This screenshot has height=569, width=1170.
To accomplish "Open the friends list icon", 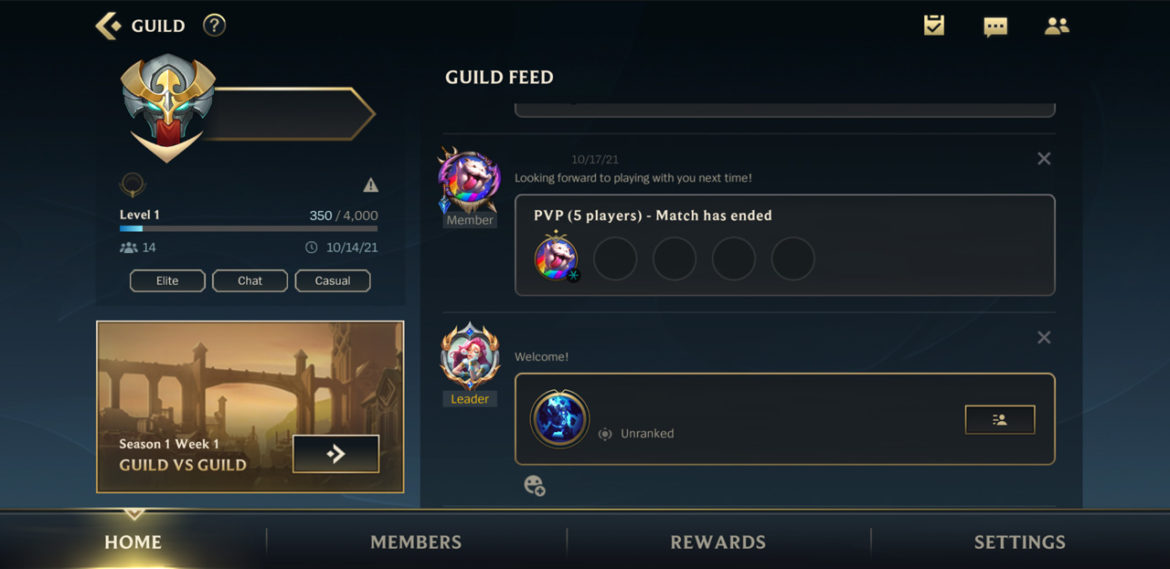I will pos(1057,27).
